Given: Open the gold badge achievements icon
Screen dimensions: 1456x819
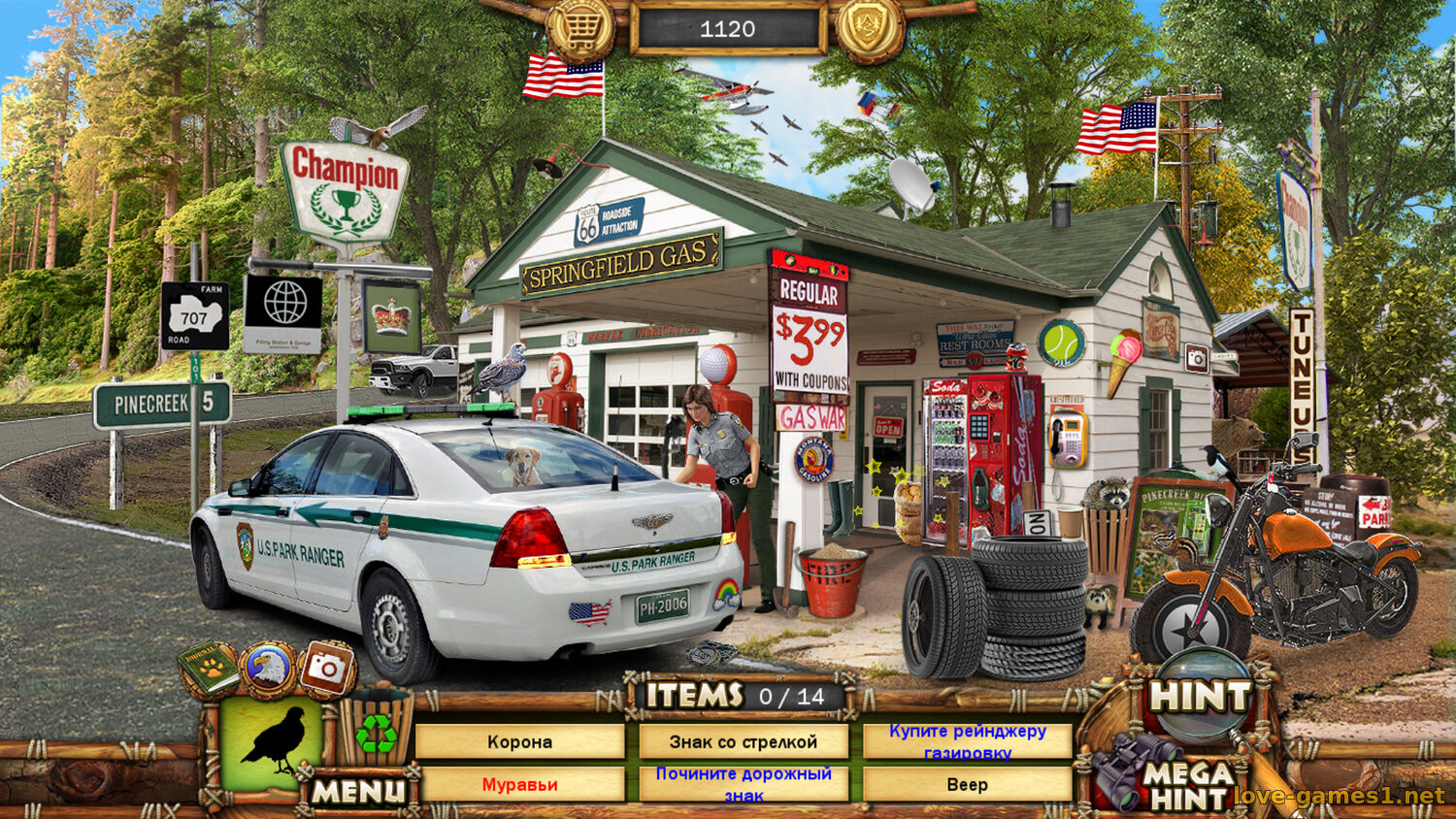Looking at the screenshot, I should click(869, 28).
